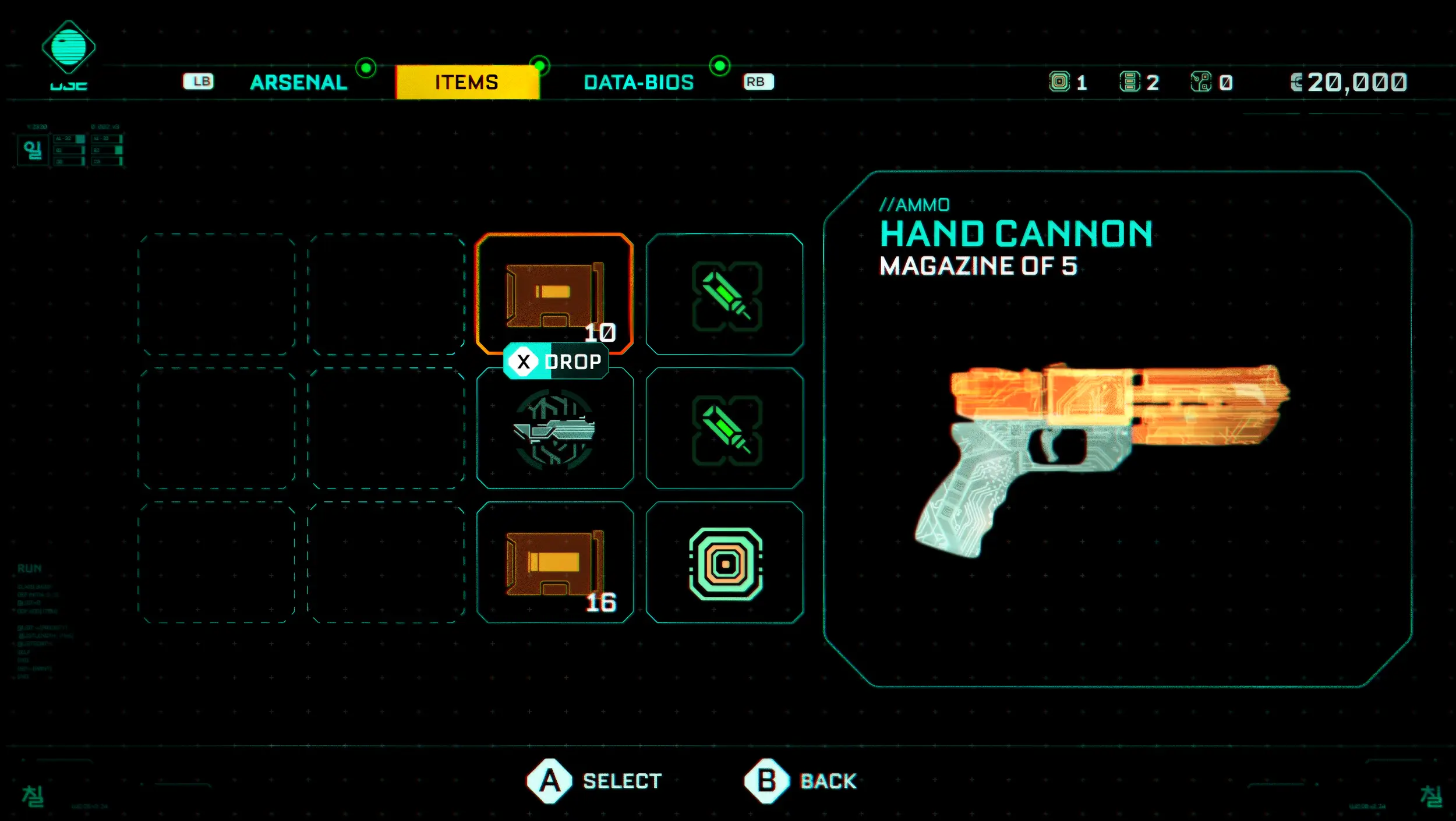
Task: Select the grey rifle icon item slot
Action: pos(554,429)
